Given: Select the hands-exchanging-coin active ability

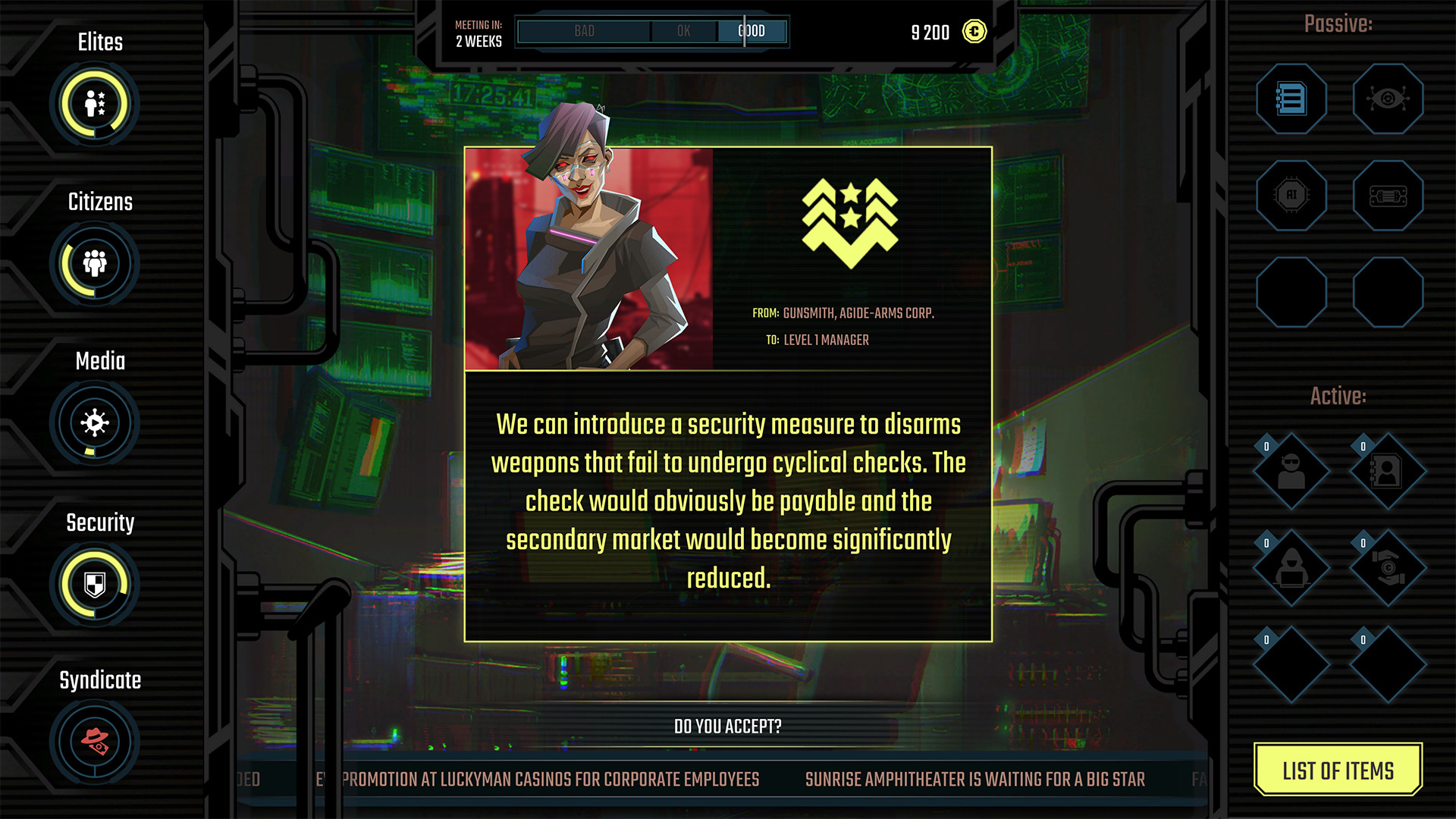Looking at the screenshot, I should 1388,569.
